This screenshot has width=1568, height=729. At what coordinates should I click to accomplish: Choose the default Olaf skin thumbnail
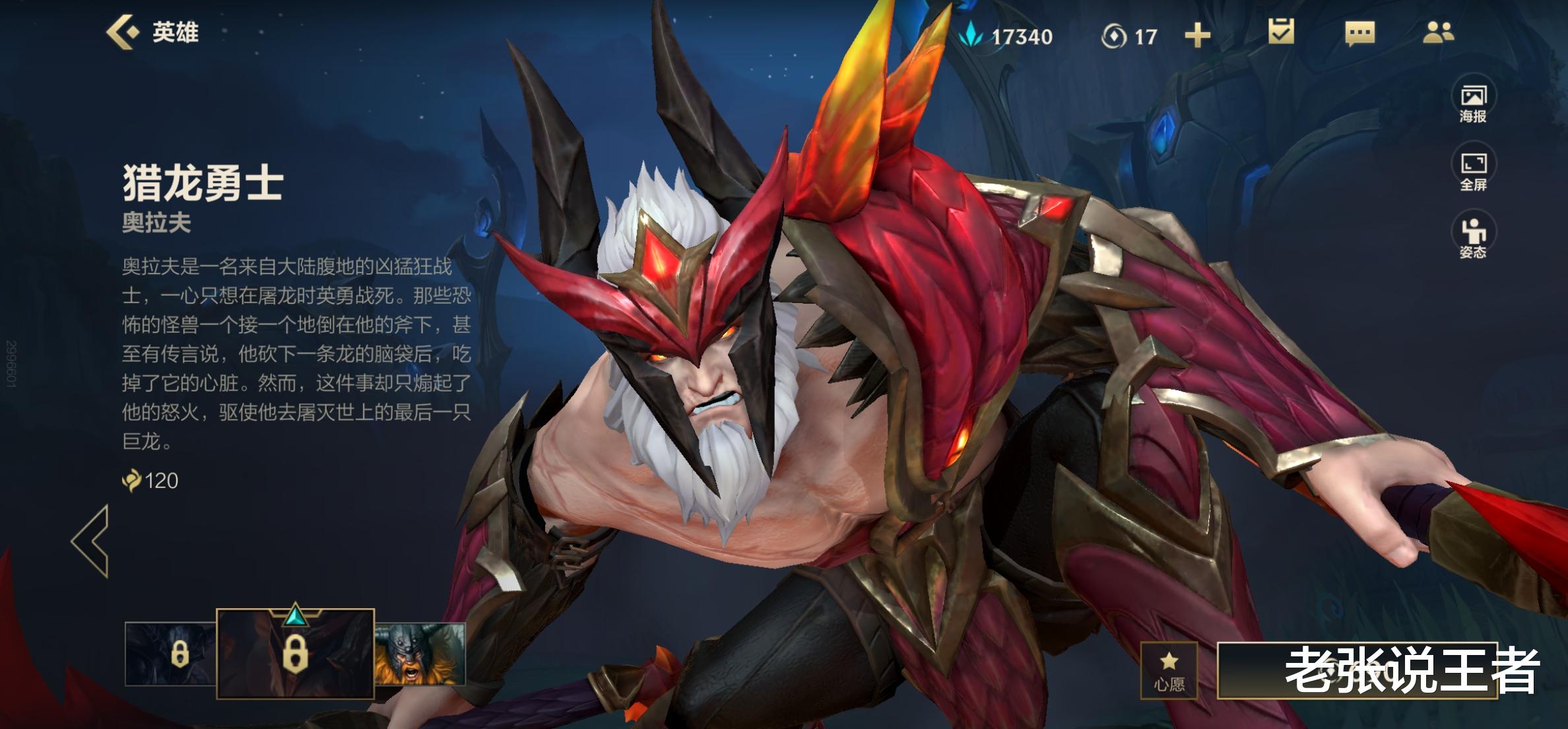(420, 654)
